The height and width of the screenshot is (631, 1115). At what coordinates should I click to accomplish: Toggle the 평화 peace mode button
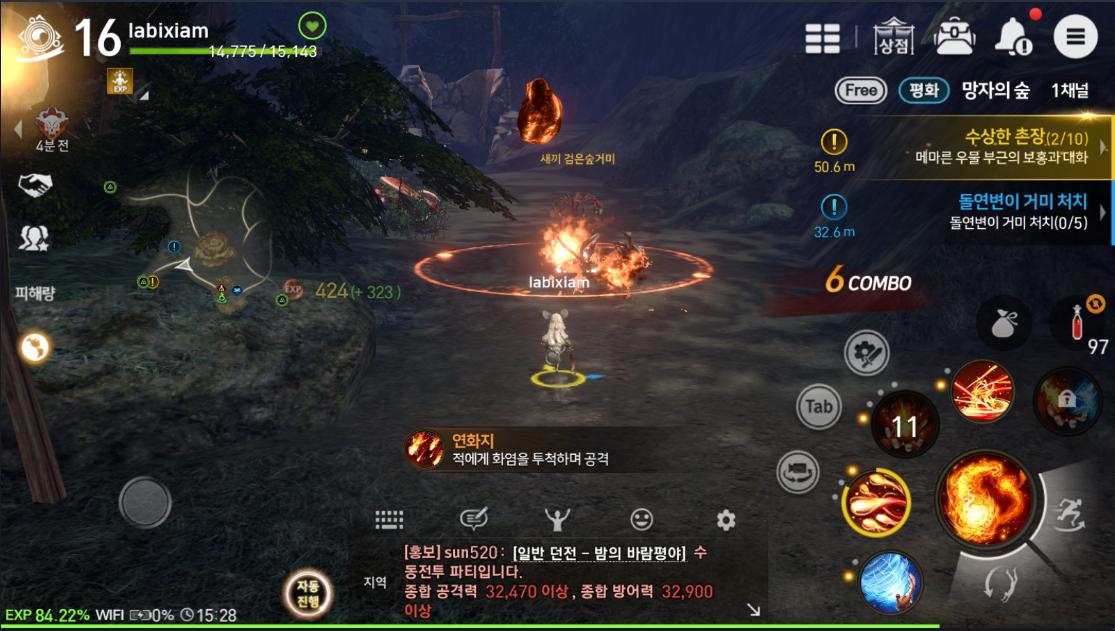(923, 91)
